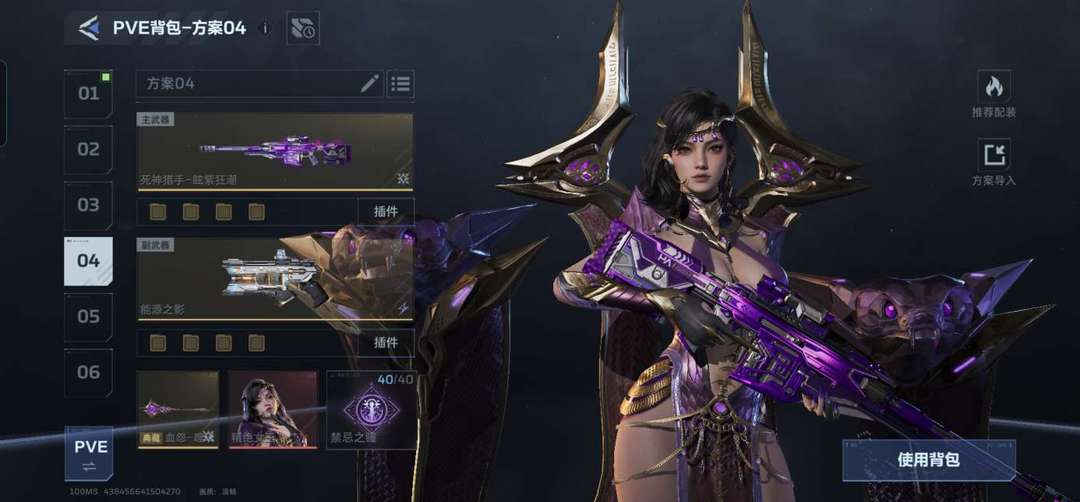The image size is (1080, 502).
Task: Switch to loadout tab 06
Action: click(89, 372)
